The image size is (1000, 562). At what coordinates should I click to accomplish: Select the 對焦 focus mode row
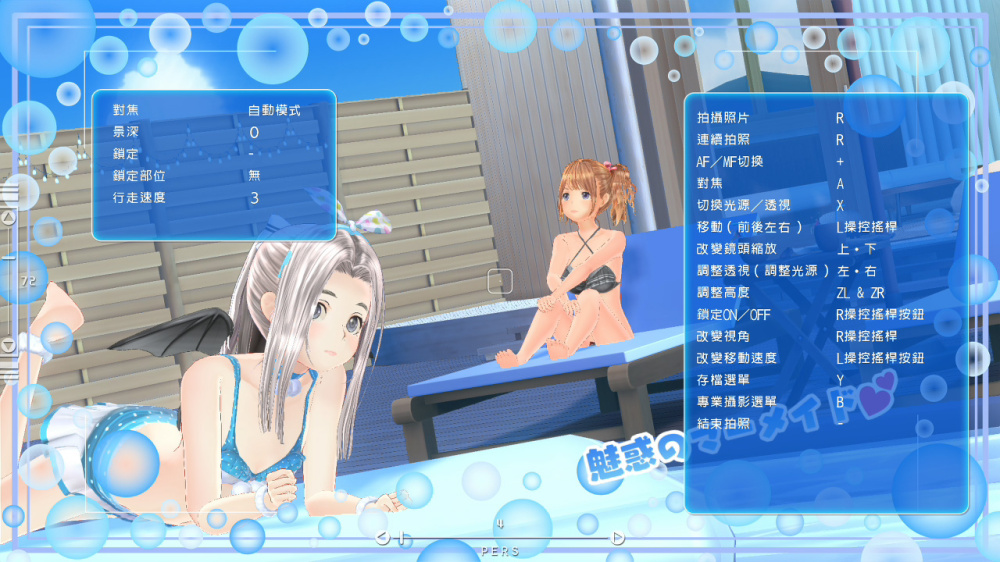click(x=213, y=109)
